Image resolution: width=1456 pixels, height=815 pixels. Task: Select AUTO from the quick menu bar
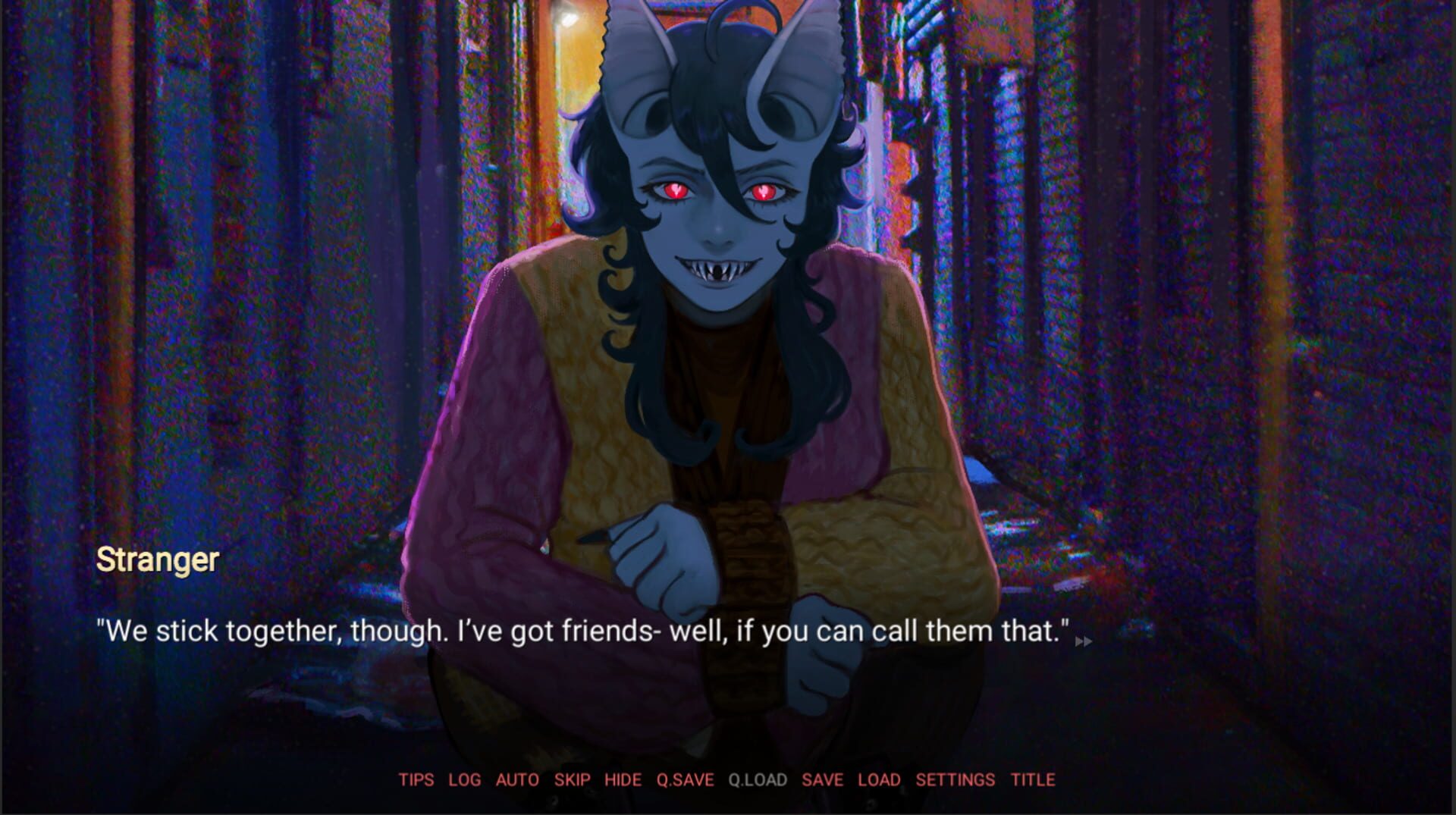[x=518, y=779]
